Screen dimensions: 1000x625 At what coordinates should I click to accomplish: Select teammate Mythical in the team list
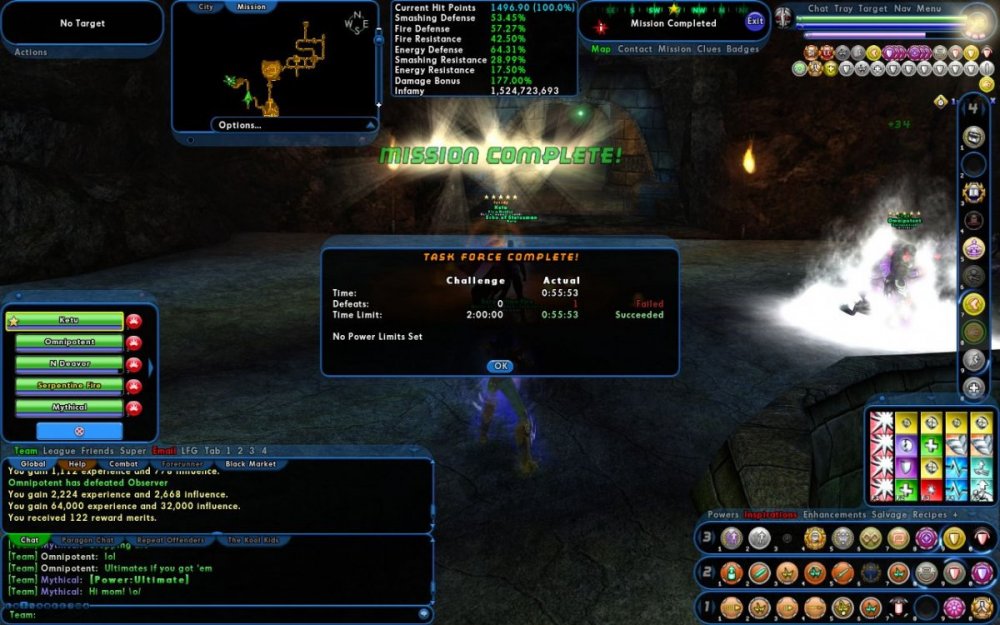point(69,407)
